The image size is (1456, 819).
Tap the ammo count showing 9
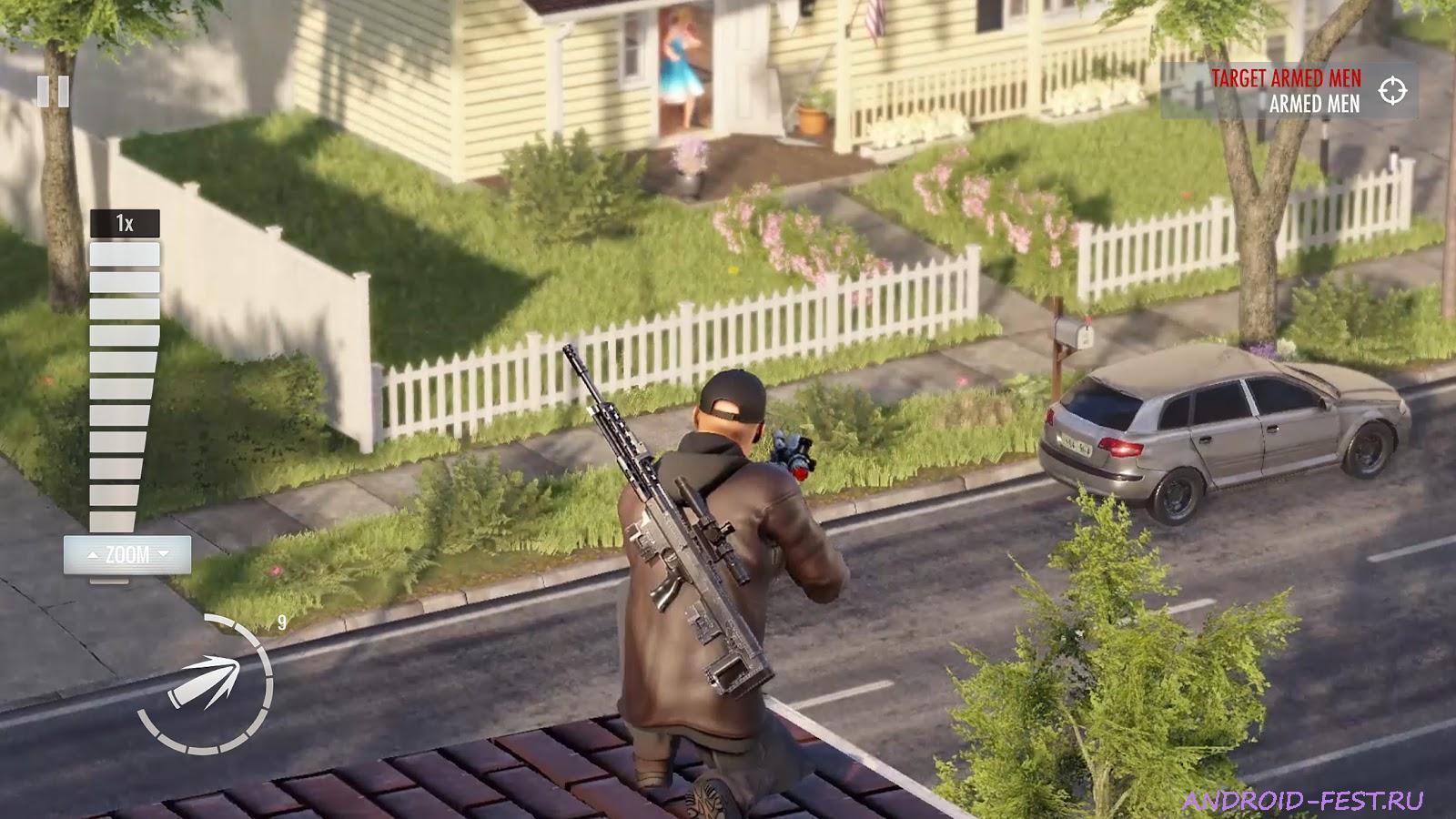pos(282,623)
